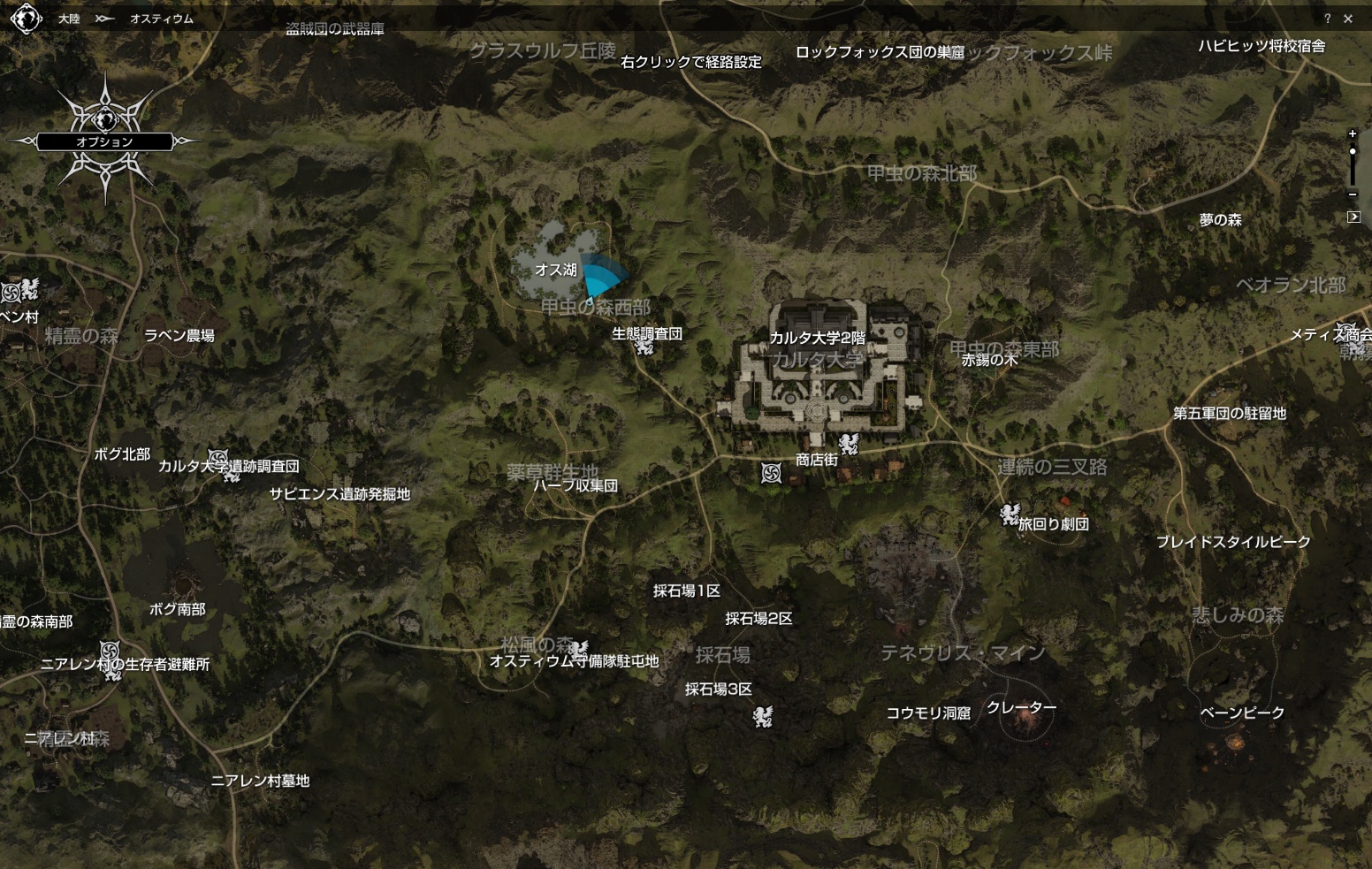
Task: Expand the side panel arrow button
Action: tap(1353, 217)
